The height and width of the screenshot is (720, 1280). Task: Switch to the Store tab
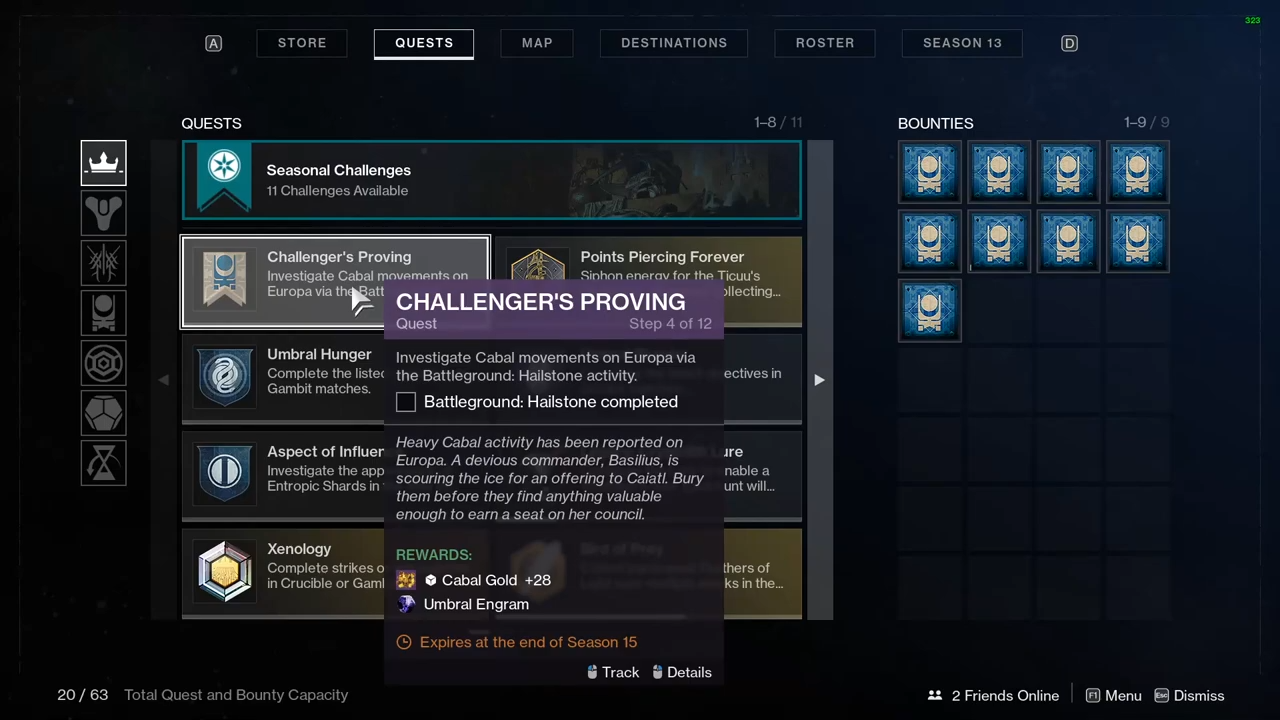point(302,43)
